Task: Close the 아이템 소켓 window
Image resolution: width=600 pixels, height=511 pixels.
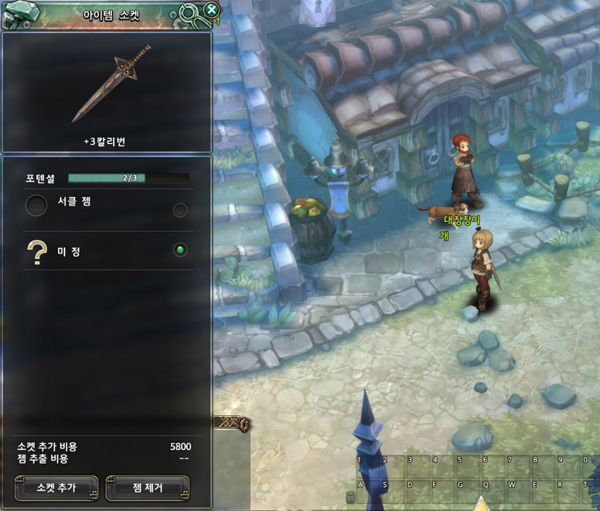Action: point(211,10)
